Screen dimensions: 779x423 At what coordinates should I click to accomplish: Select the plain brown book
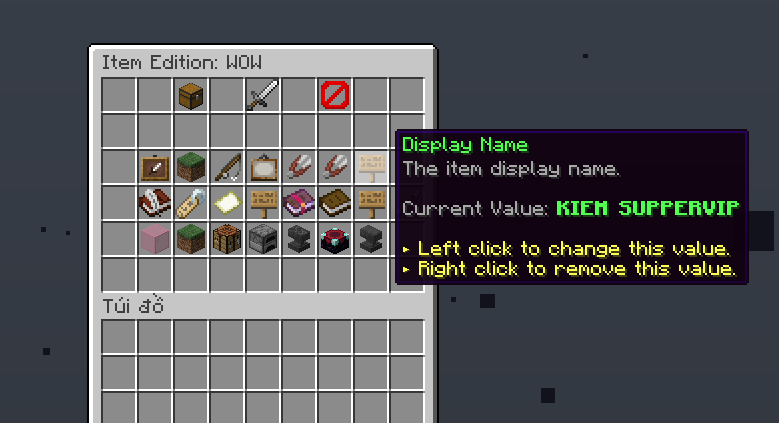pos(334,203)
